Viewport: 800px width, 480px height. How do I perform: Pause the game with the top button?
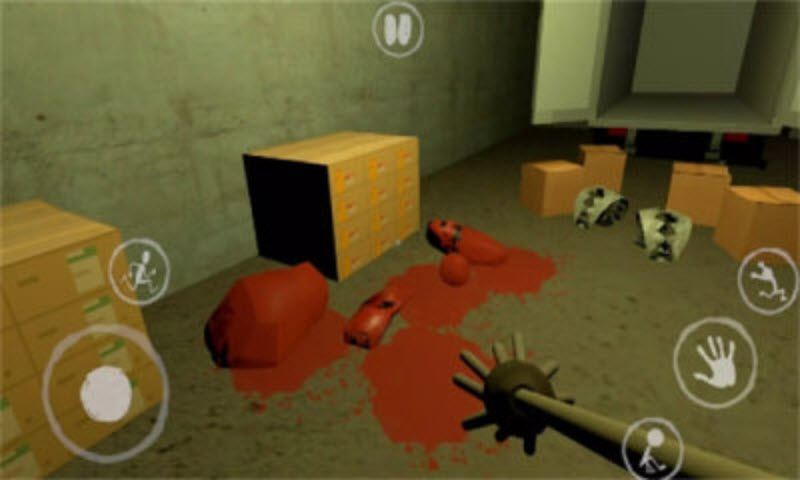click(398, 29)
